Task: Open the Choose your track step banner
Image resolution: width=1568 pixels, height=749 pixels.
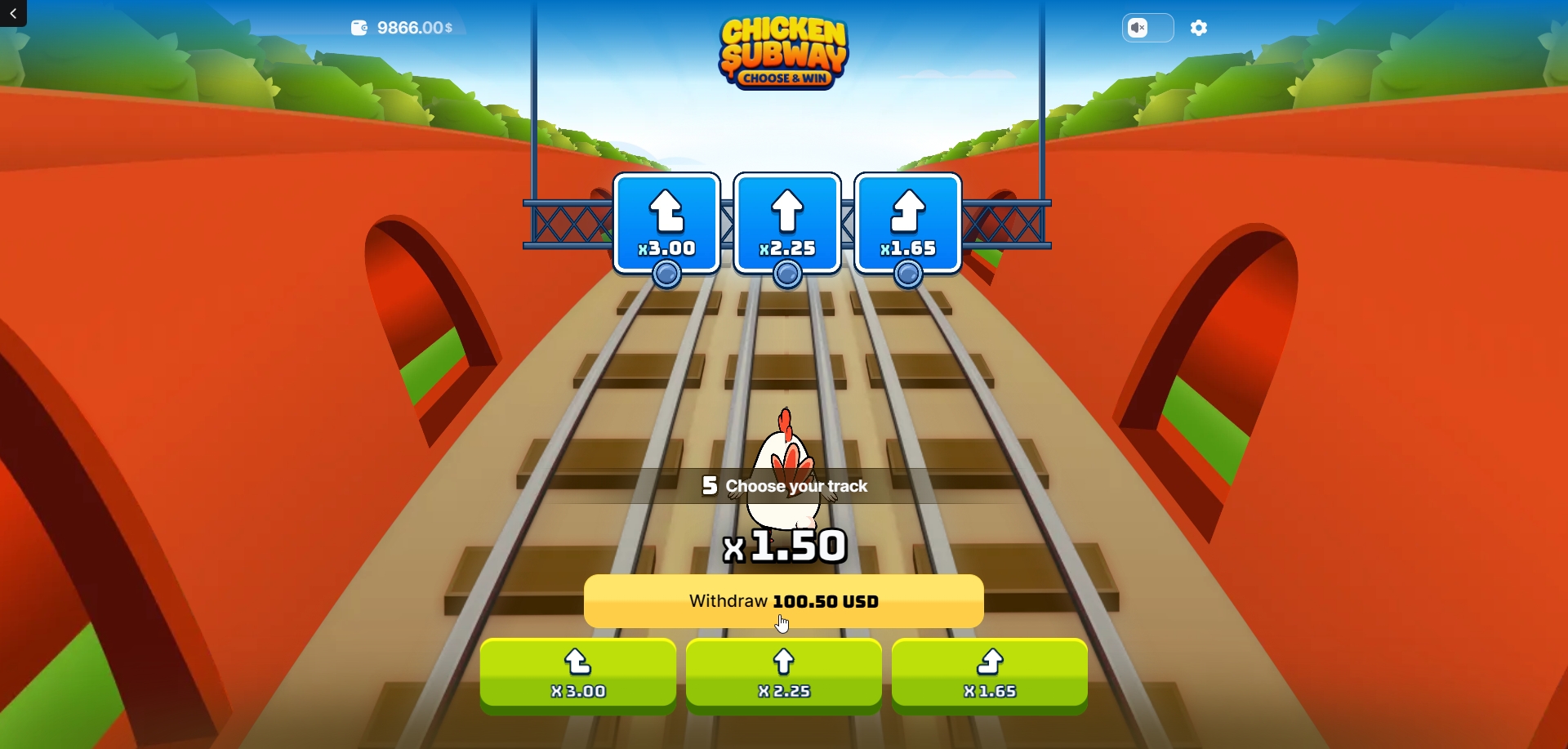Action: click(x=783, y=485)
